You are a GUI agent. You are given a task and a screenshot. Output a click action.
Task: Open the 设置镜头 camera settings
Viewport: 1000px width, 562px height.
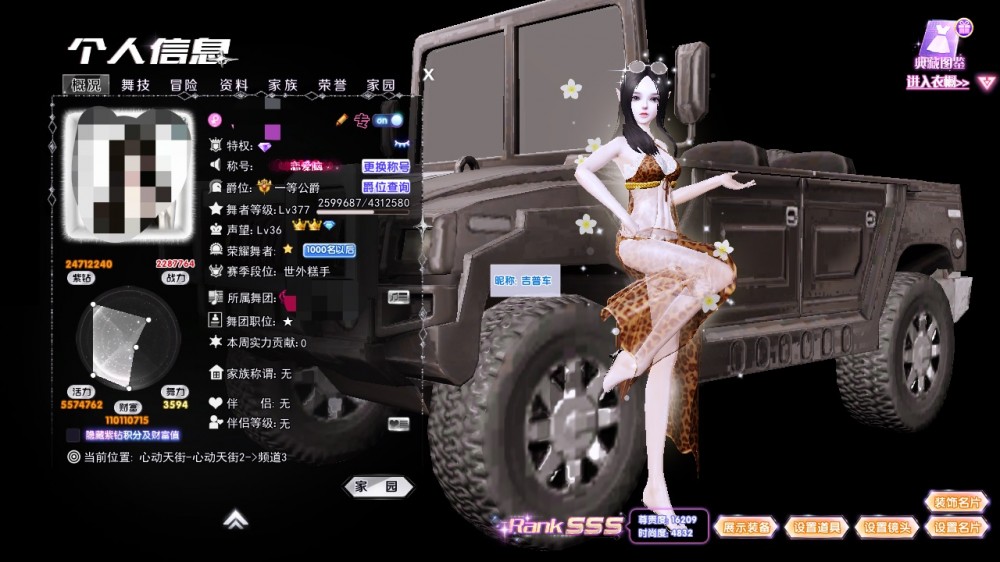889,527
